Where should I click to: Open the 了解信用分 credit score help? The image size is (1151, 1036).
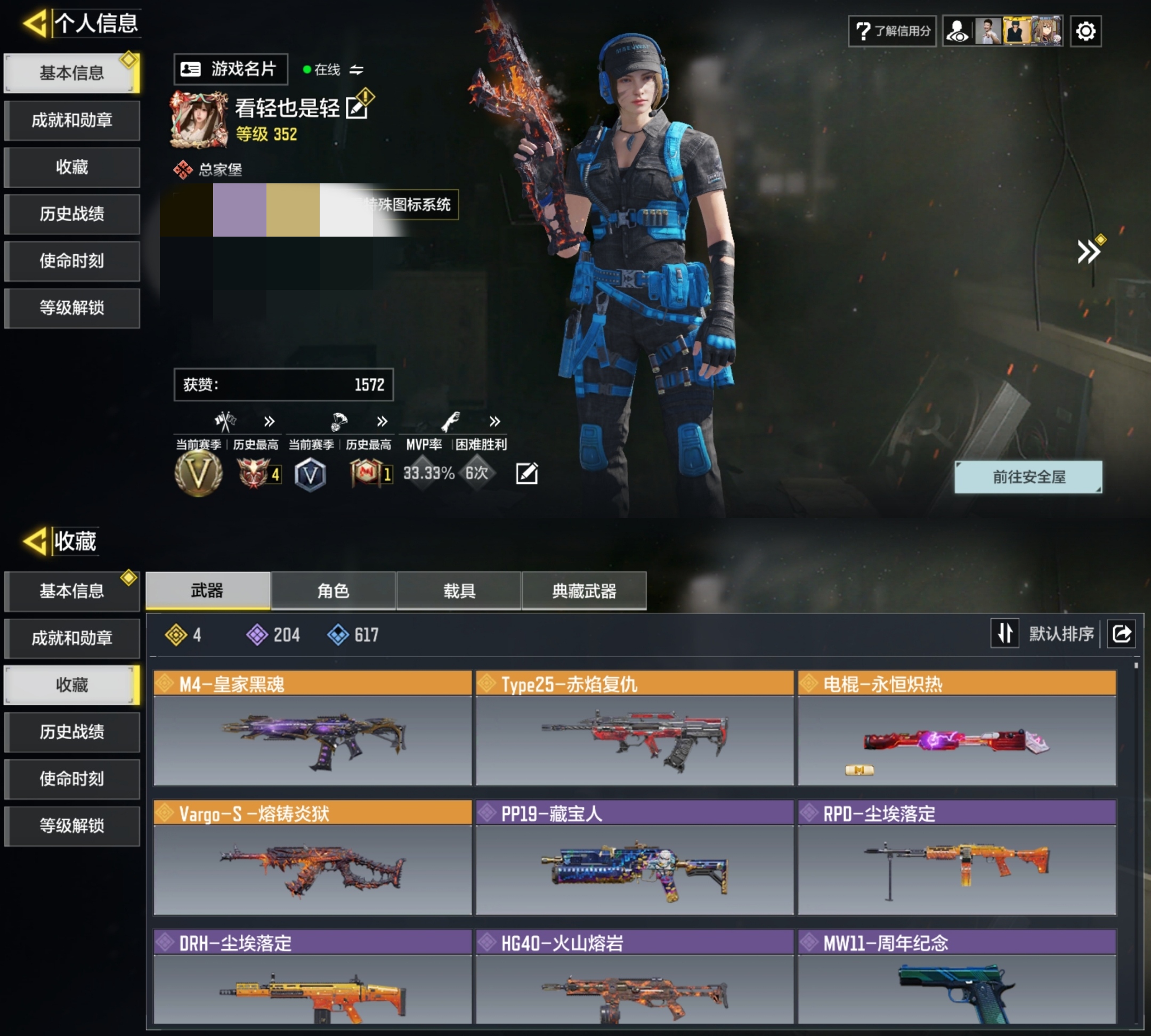point(892,31)
